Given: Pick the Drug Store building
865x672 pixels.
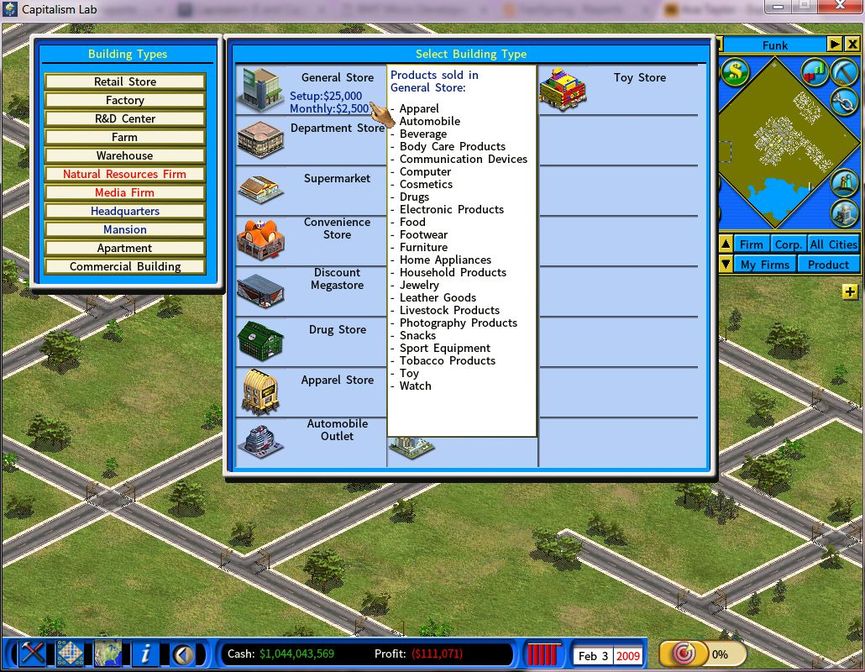Looking at the screenshot, I should click(x=311, y=341).
